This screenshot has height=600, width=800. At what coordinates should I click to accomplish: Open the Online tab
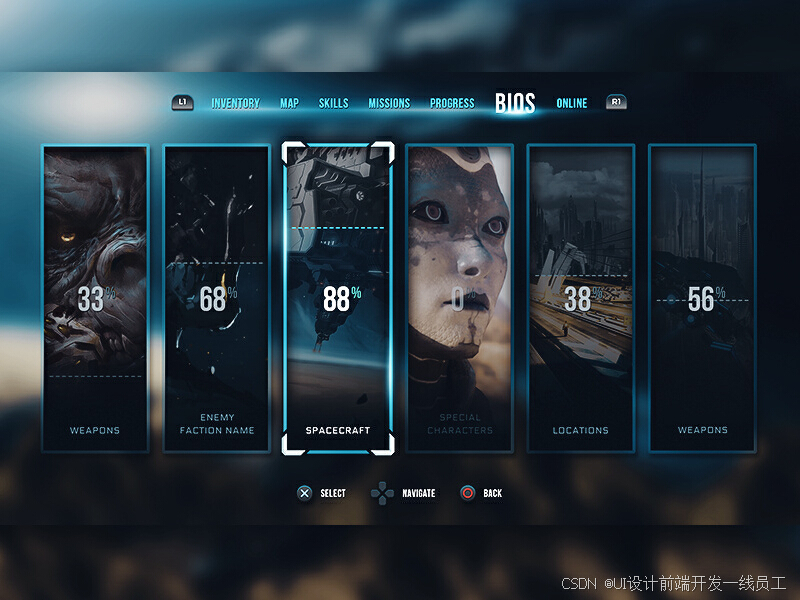point(572,103)
